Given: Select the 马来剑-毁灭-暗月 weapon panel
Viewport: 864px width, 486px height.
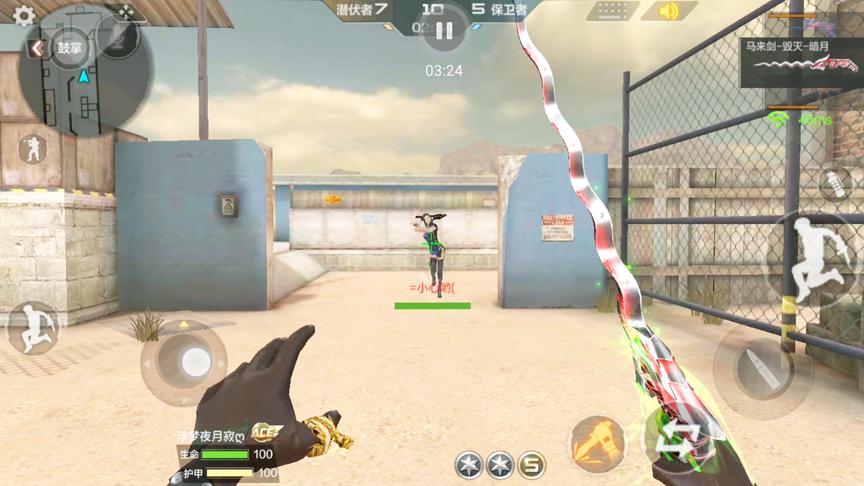Looking at the screenshot, I should (x=801, y=61).
